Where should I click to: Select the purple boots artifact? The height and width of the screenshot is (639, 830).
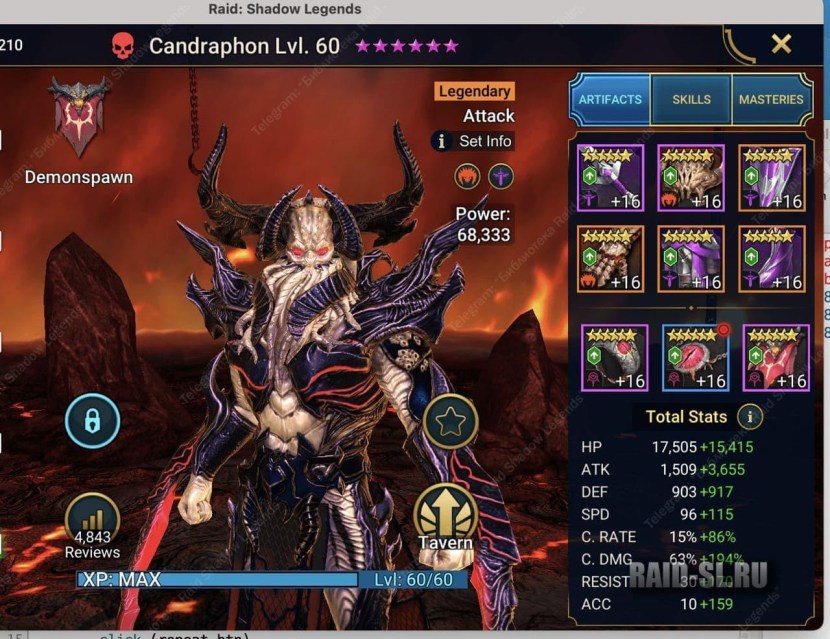point(771,258)
